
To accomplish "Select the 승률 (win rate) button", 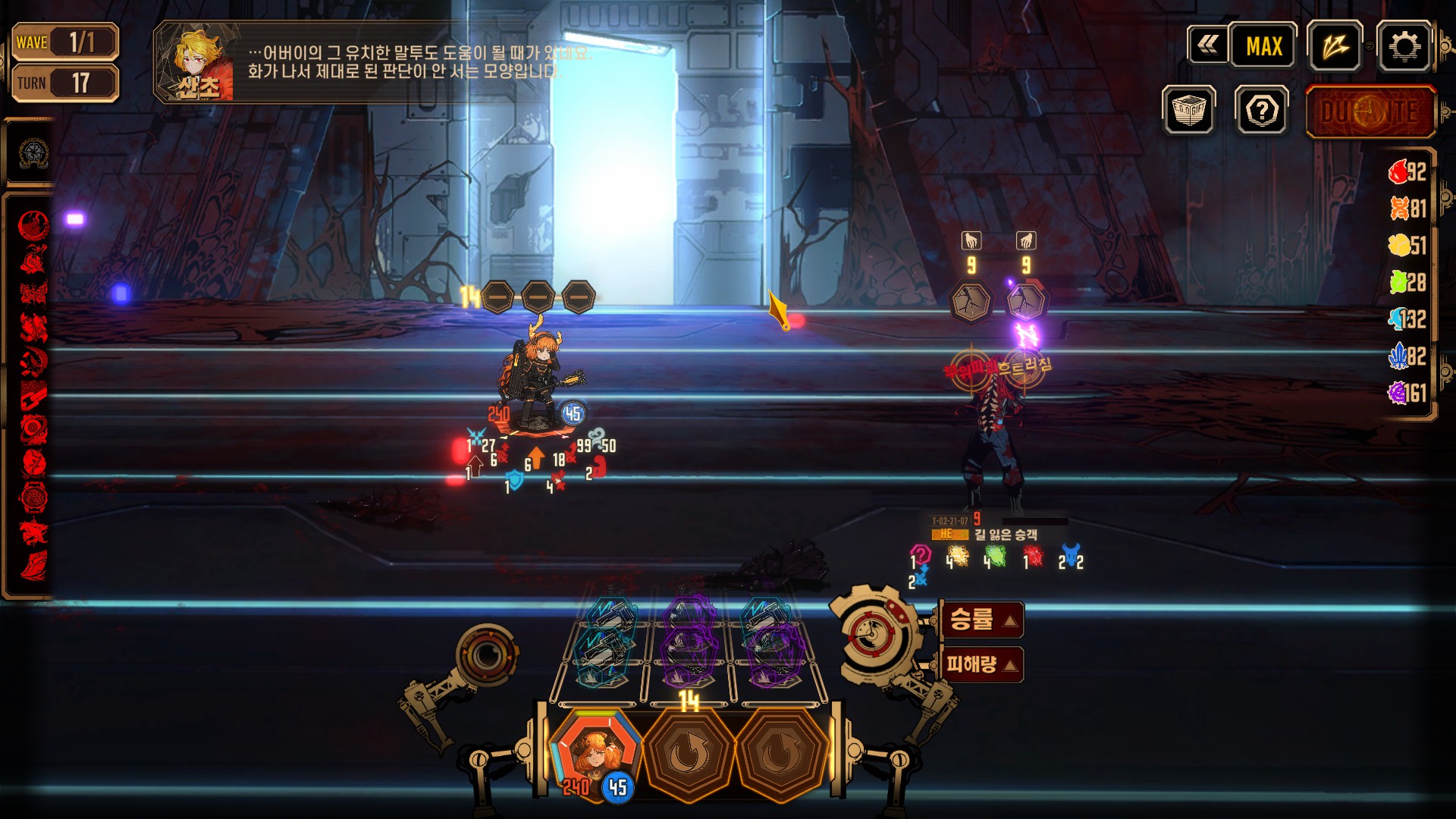I will pos(981,620).
